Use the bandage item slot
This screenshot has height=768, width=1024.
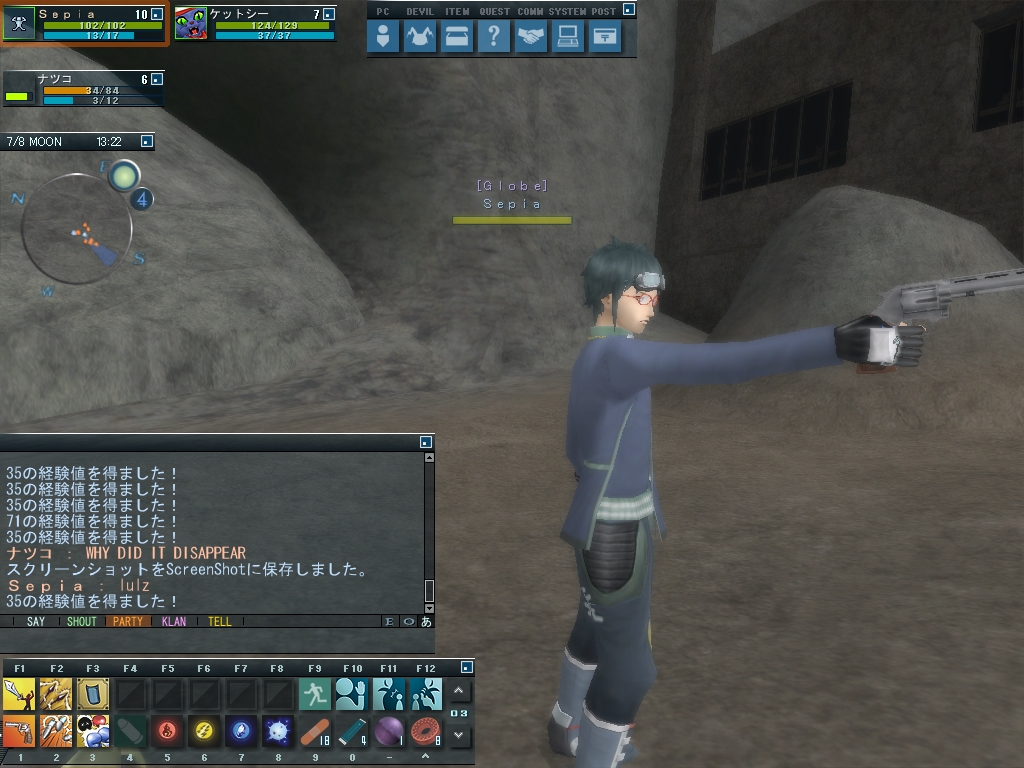[315, 731]
